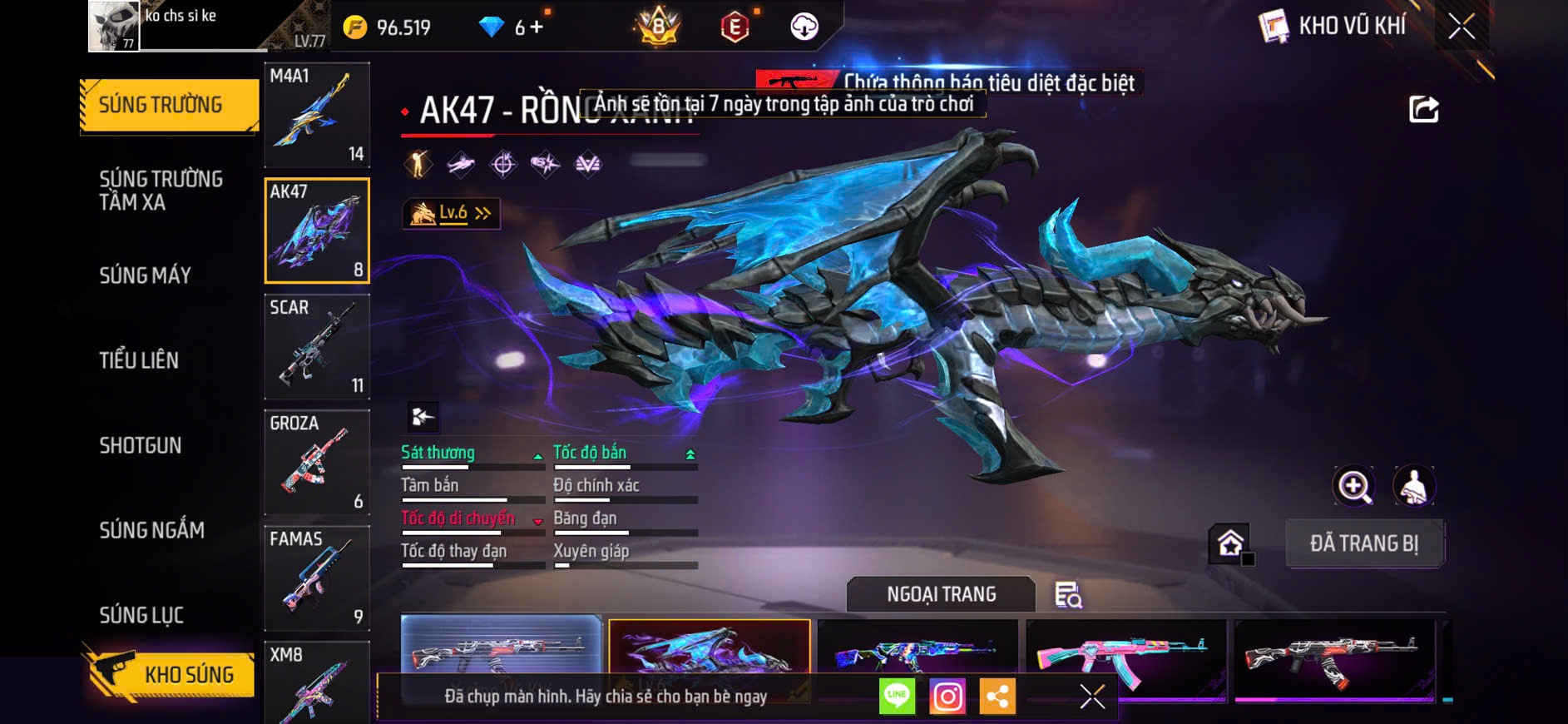
Task: Open the Kho Súng button
Action: (x=171, y=674)
